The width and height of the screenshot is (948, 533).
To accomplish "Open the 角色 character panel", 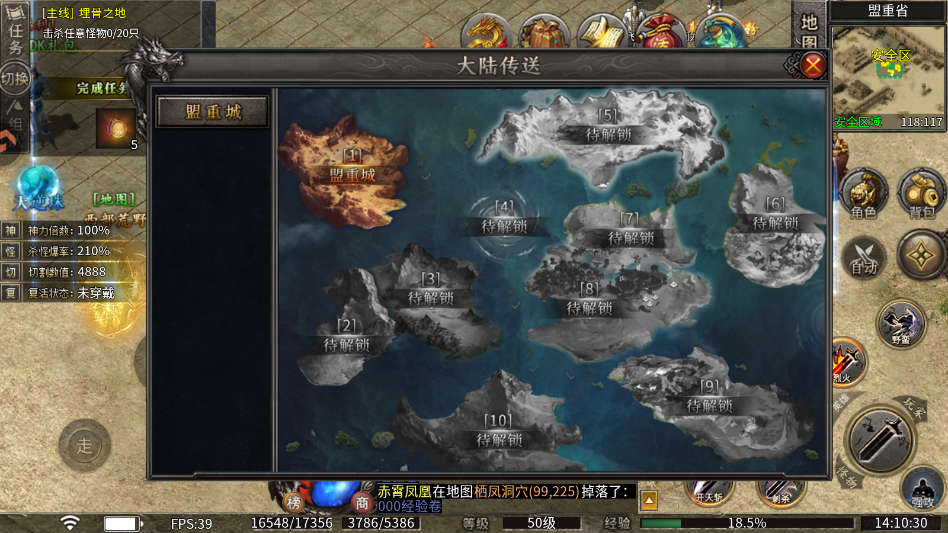I will pos(862,193).
